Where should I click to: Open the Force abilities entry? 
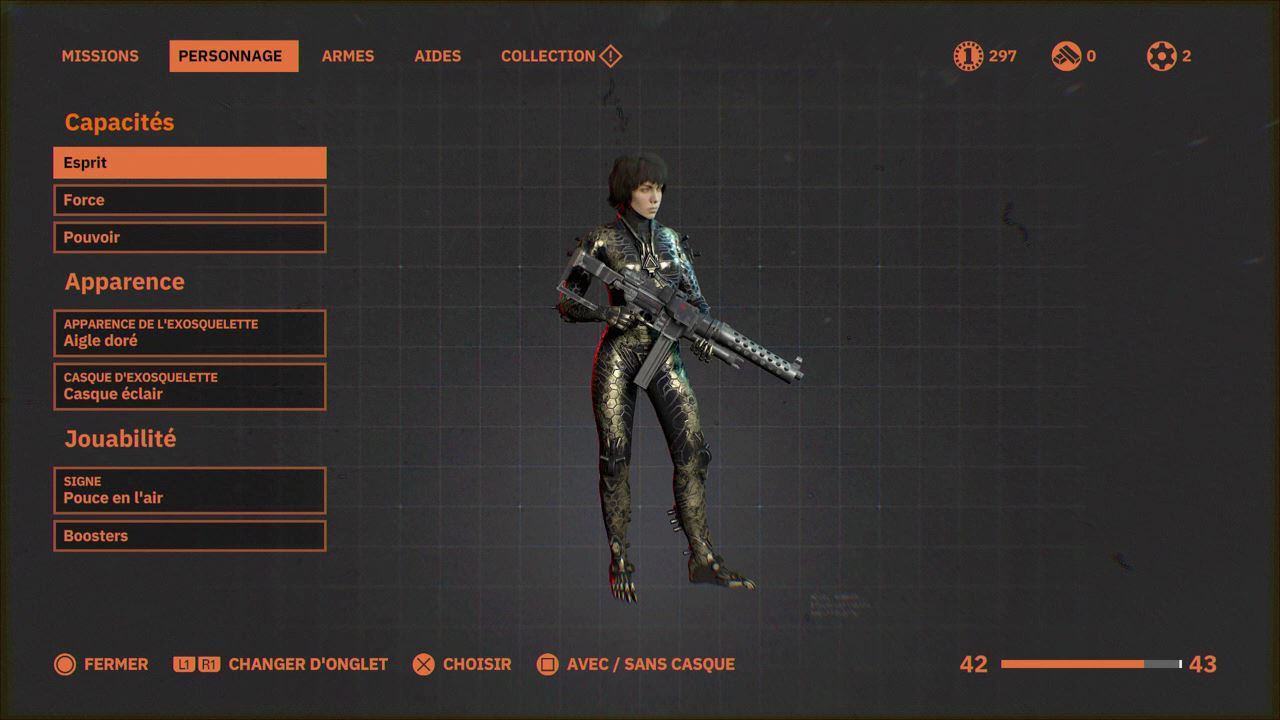coord(190,200)
